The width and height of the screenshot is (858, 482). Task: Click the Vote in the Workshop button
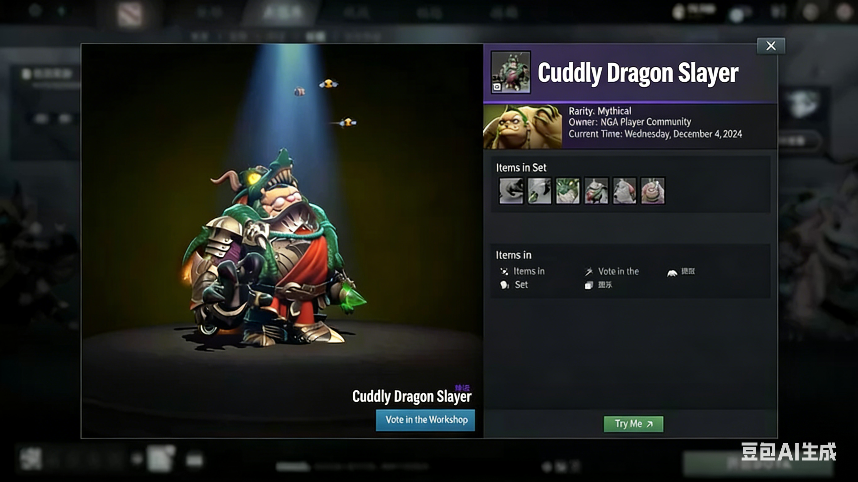point(425,420)
